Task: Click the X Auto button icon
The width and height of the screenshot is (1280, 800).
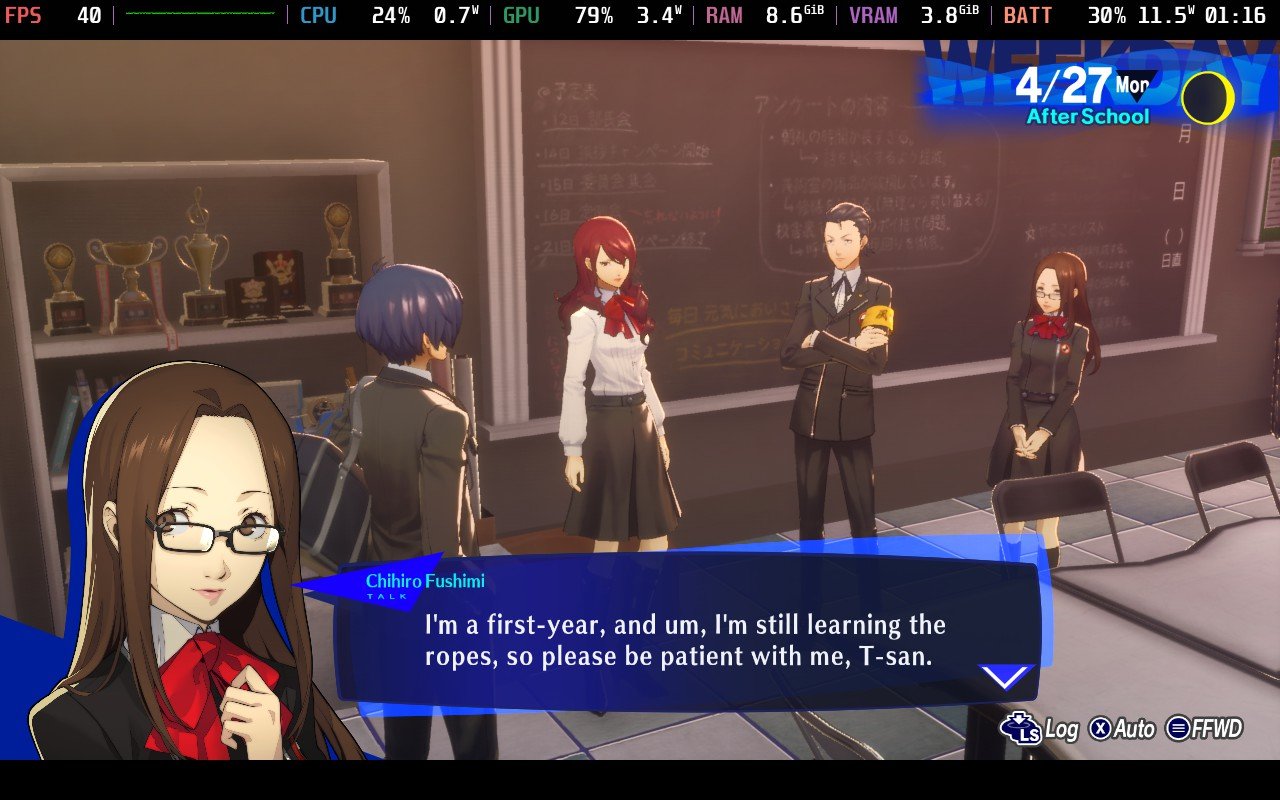Action: [1101, 728]
